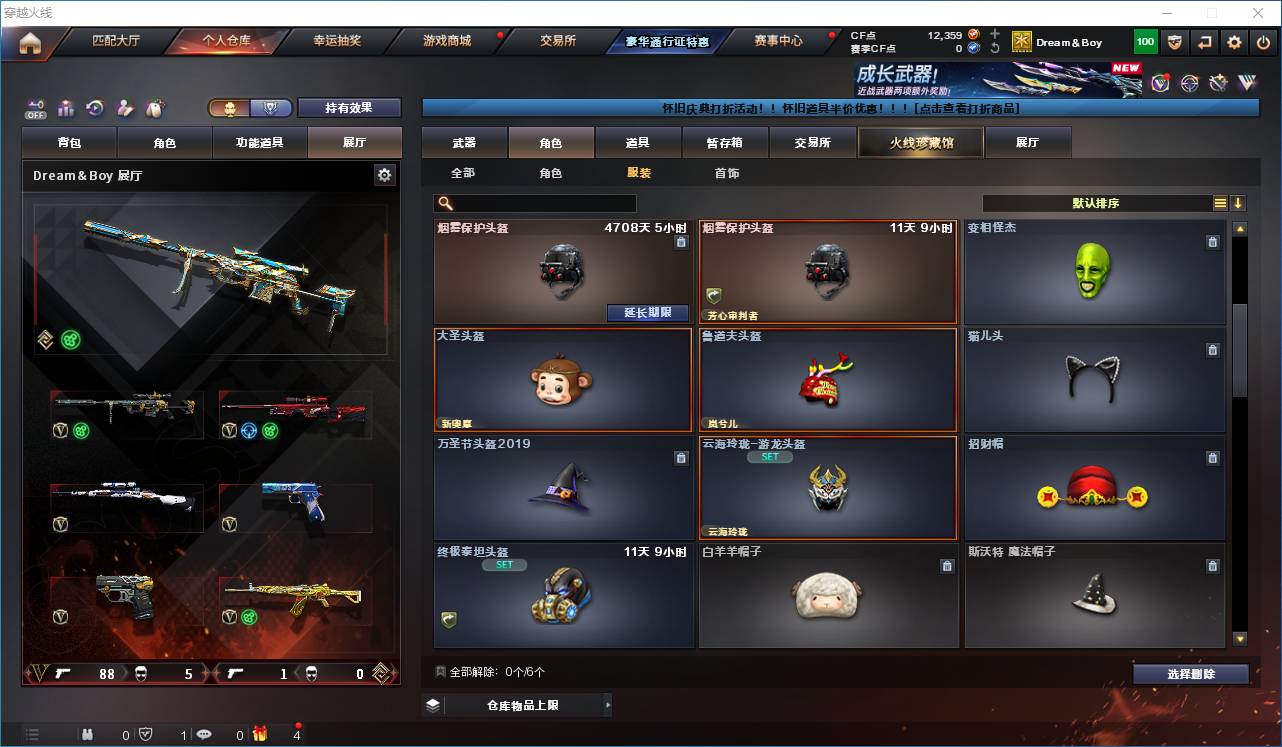Click the chat message icon in bottom bar

[x=203, y=735]
